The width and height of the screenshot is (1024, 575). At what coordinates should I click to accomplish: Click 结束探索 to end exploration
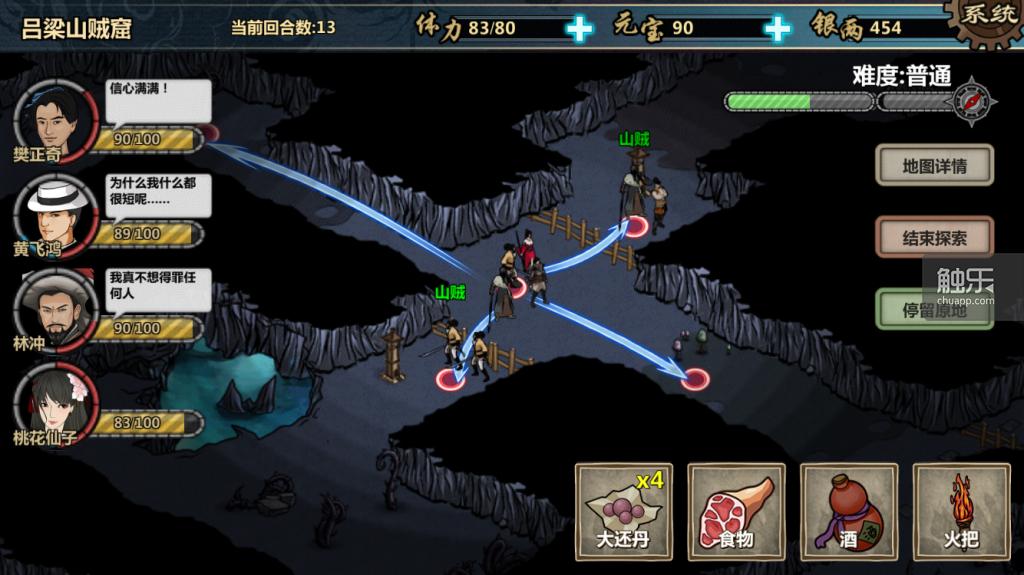(x=934, y=238)
